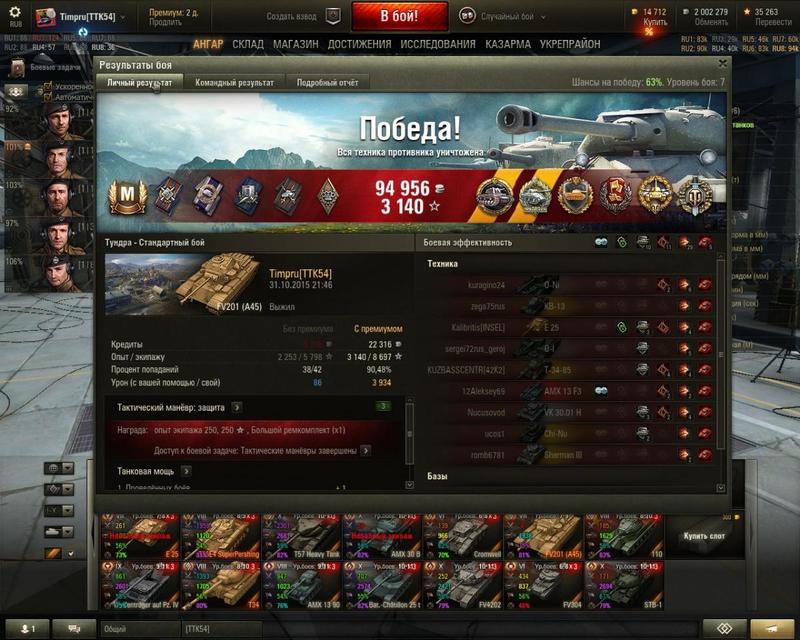Open the СКЛАД menu
The image size is (800, 640).
(248, 45)
